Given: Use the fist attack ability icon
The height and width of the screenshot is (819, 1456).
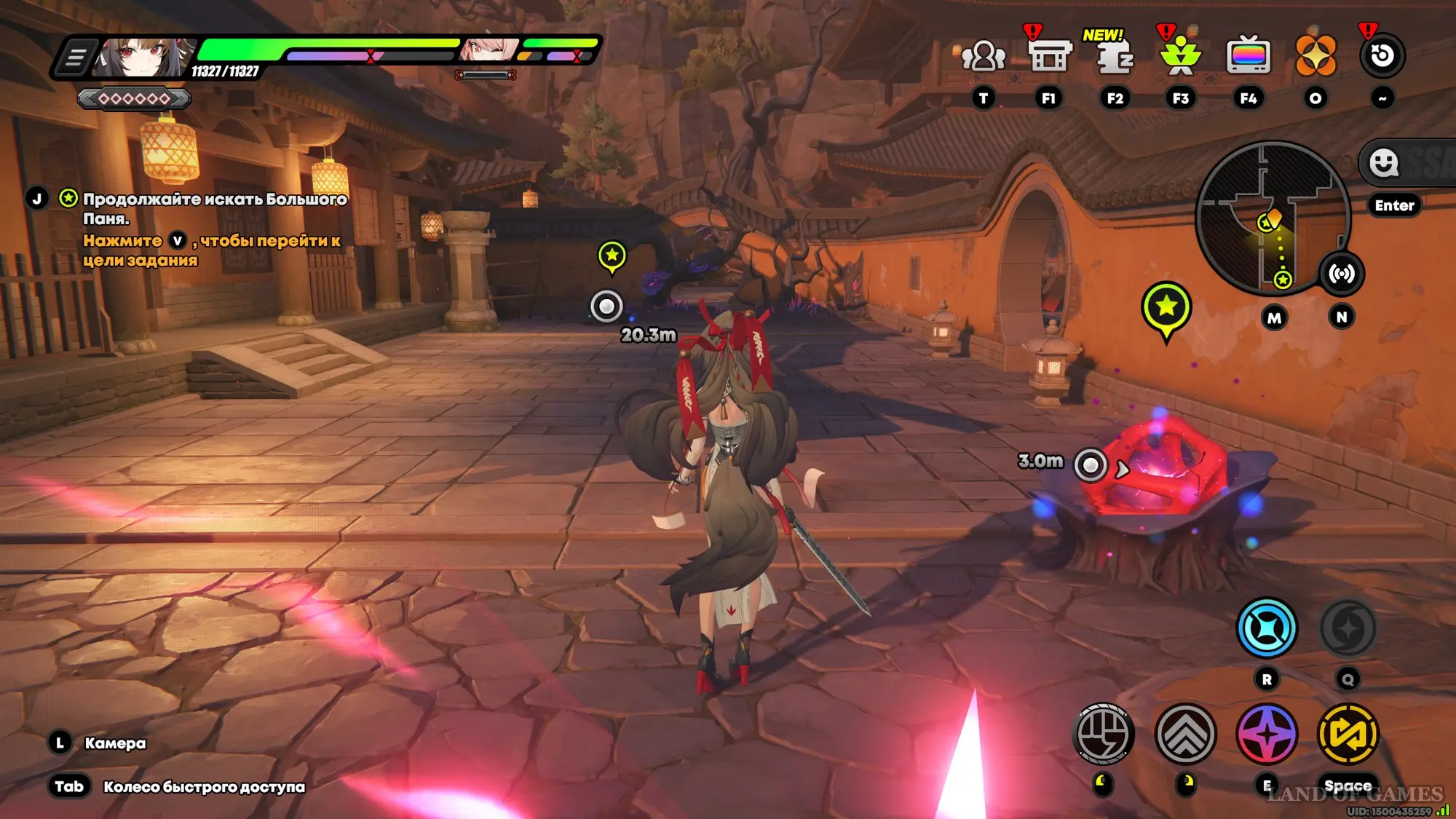Looking at the screenshot, I should pos(1104,734).
